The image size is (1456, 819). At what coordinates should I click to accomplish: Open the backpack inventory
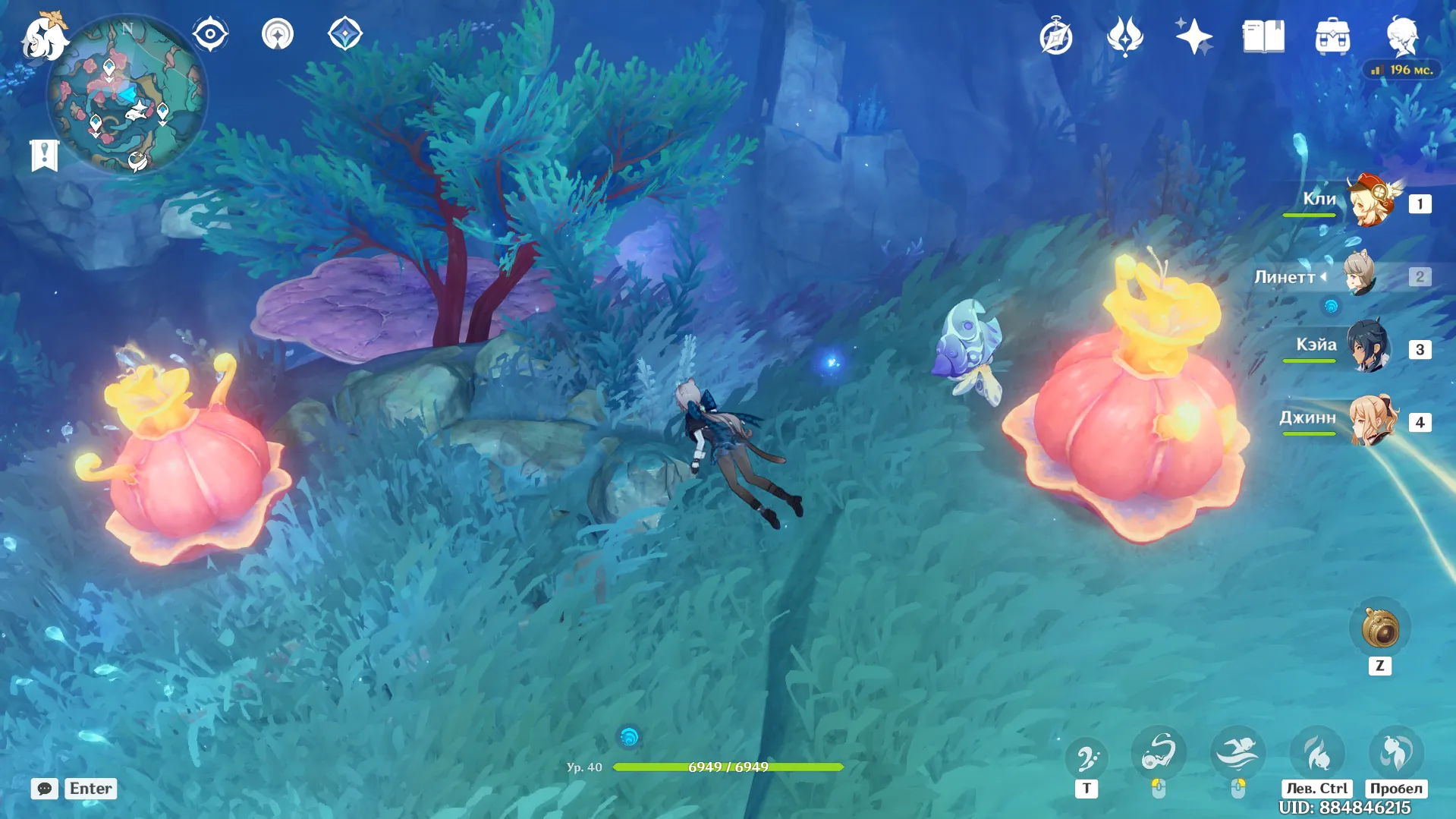point(1332,36)
